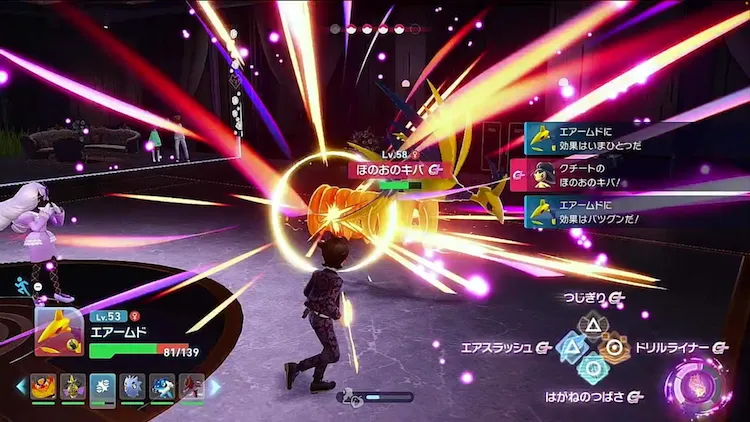Switch to the yellow and purple party Pokémon

tap(73, 386)
